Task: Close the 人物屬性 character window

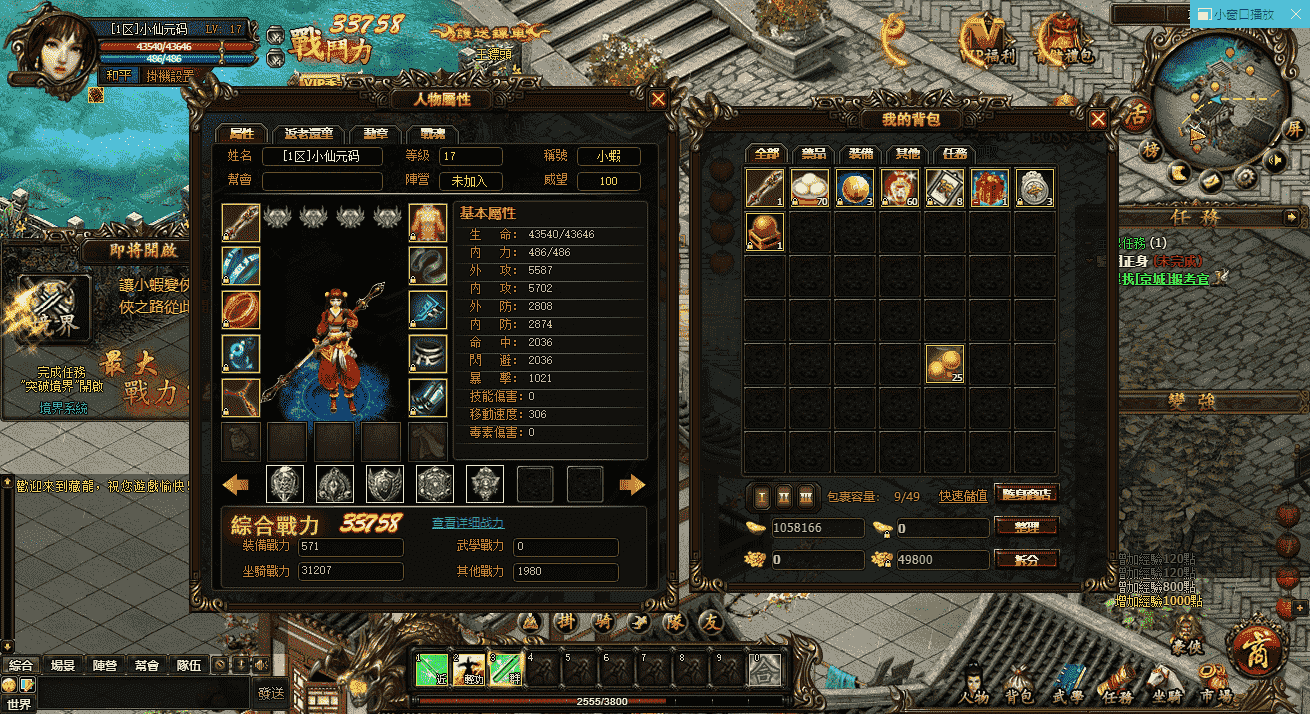Action: pos(658,99)
